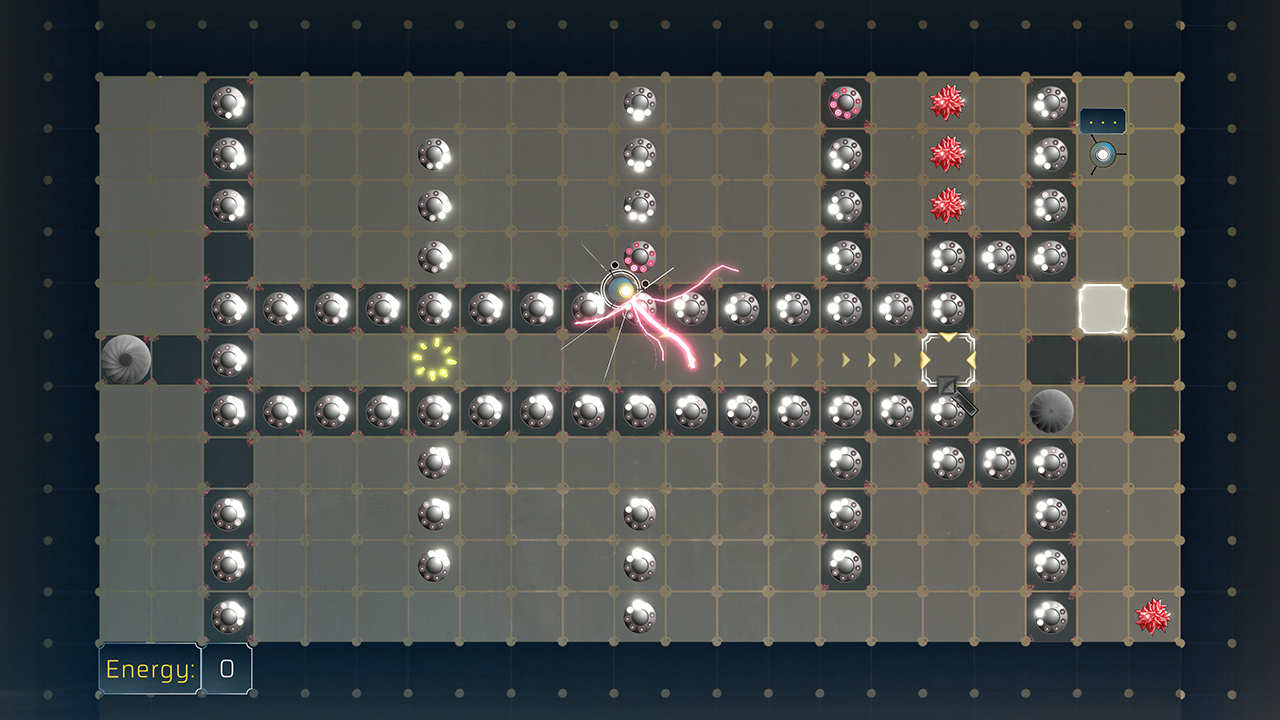Screen dimensions: 1280x720
Task: Select the bracketed target square
Action: pos(948,357)
